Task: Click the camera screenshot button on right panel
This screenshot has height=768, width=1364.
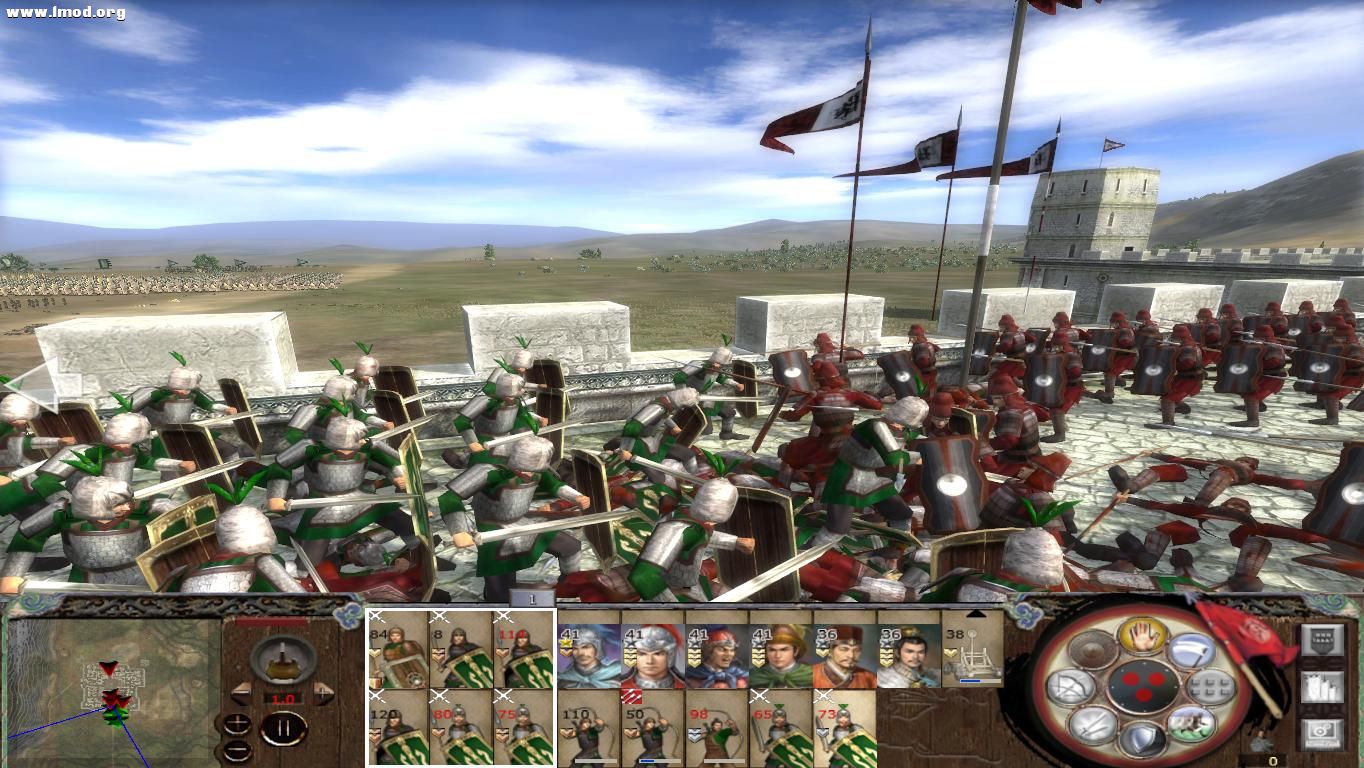Action: [1323, 731]
